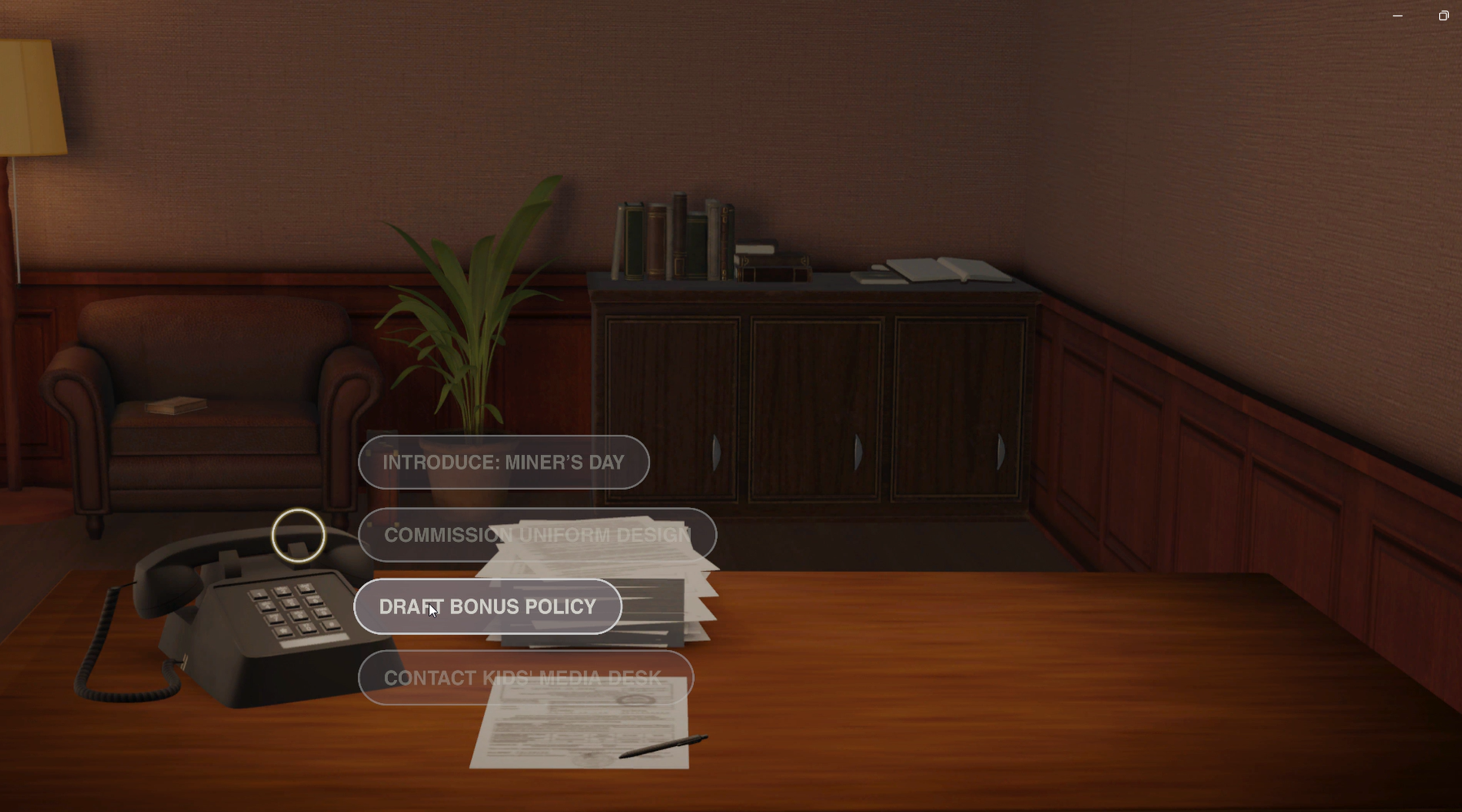Select Commission Uniform Design option
The image size is (1462, 812).
(x=537, y=535)
